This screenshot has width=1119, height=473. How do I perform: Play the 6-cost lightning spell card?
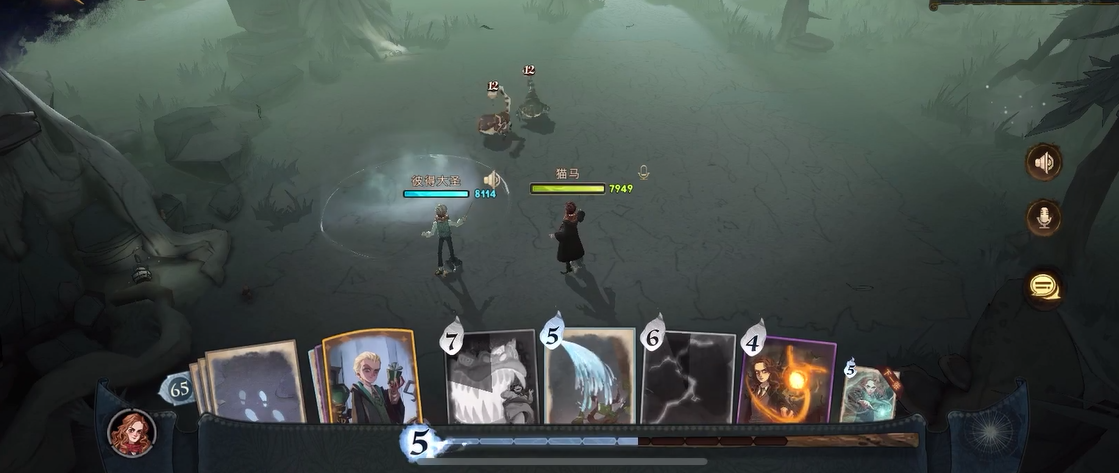point(688,378)
